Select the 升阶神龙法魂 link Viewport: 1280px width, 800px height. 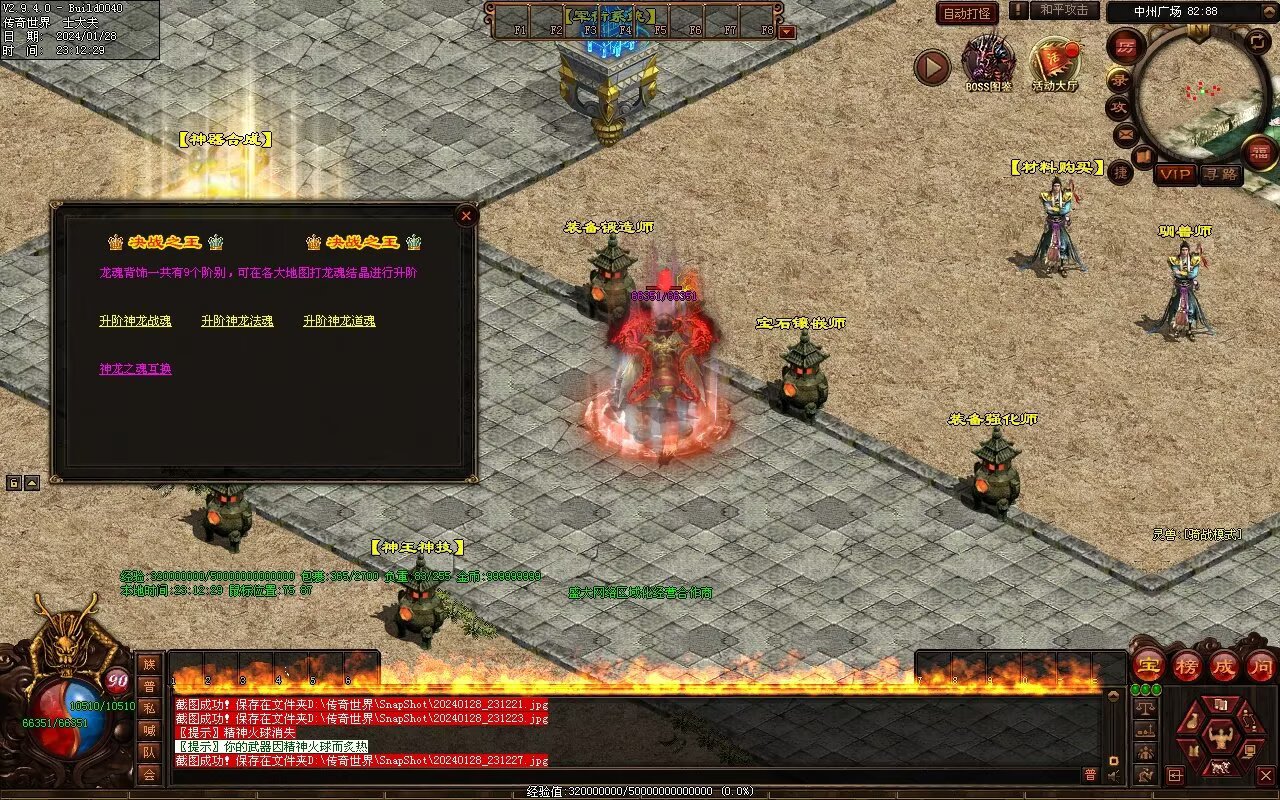[x=237, y=321]
